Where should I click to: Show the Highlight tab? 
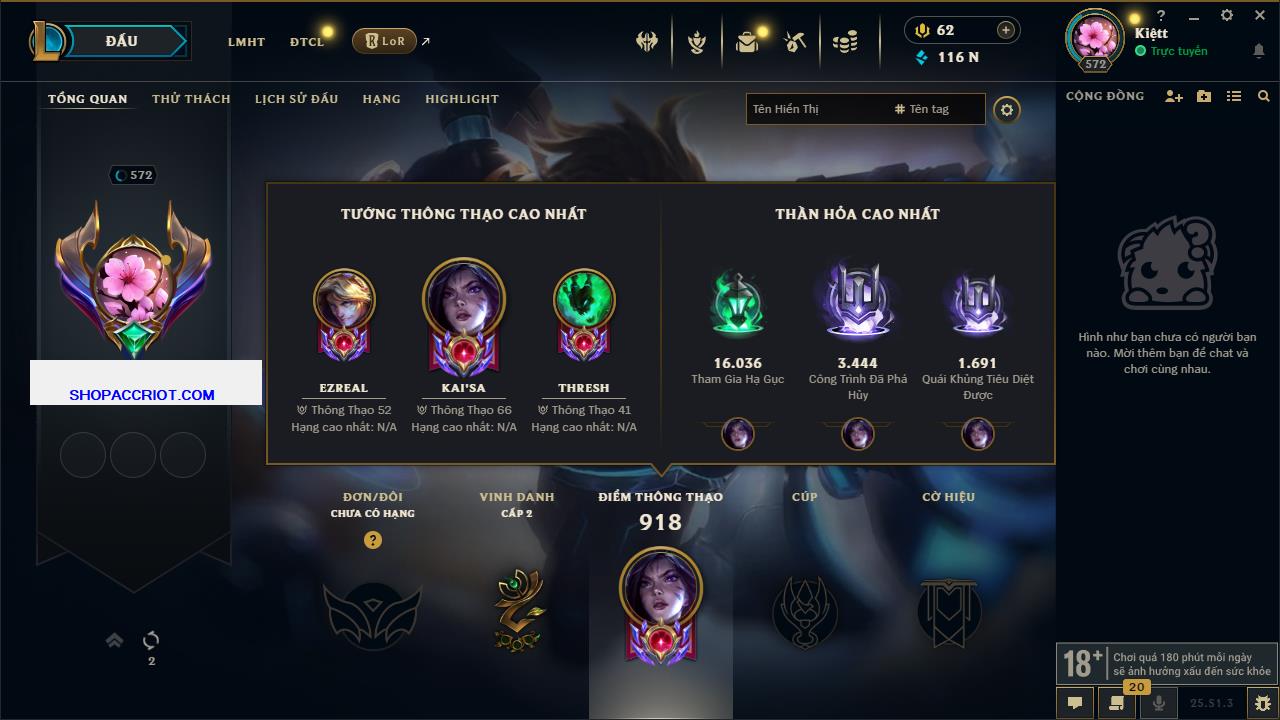pos(461,99)
